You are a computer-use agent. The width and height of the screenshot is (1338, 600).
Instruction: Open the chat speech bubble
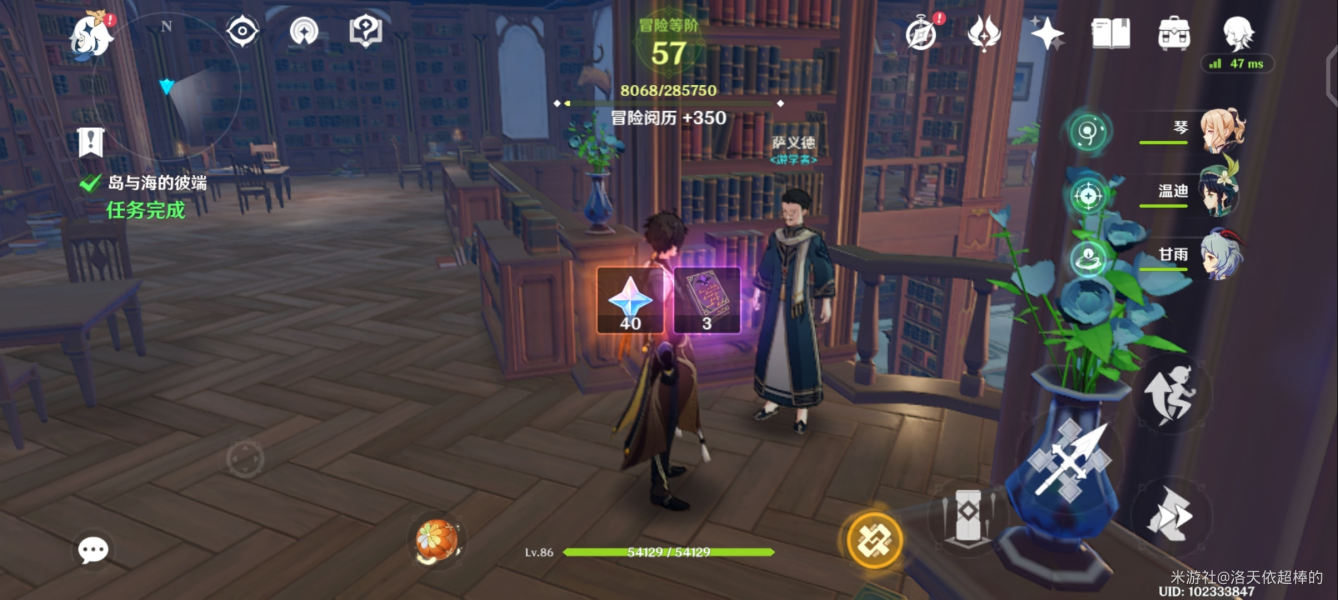point(93,549)
